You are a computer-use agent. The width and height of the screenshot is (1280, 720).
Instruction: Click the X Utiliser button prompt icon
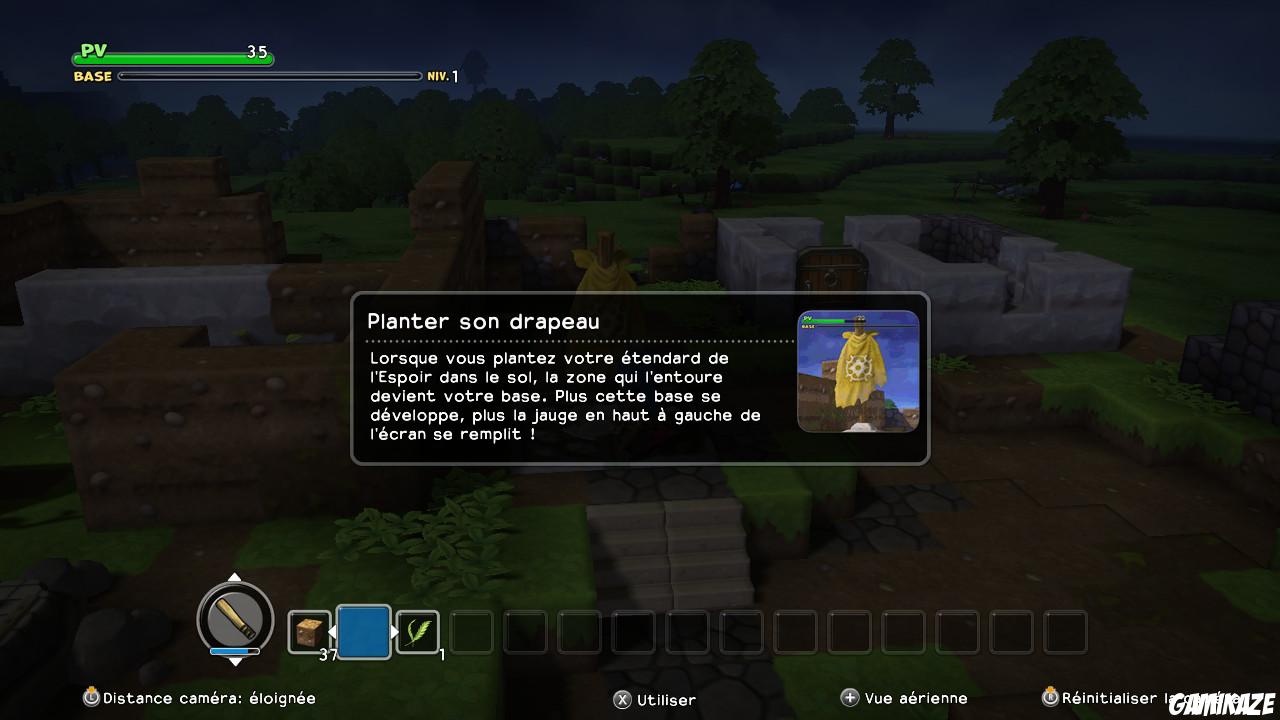pos(624,700)
